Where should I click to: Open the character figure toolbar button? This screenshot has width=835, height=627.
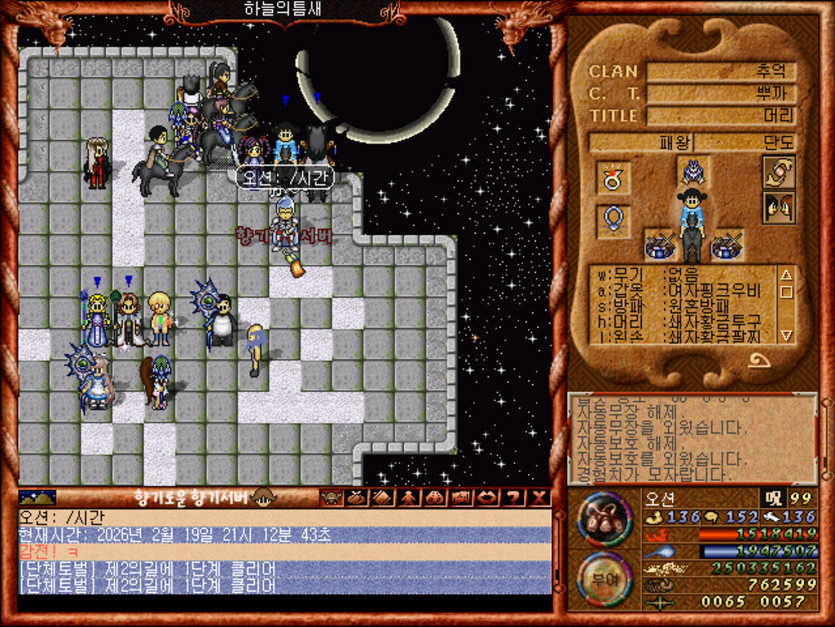click(409, 497)
